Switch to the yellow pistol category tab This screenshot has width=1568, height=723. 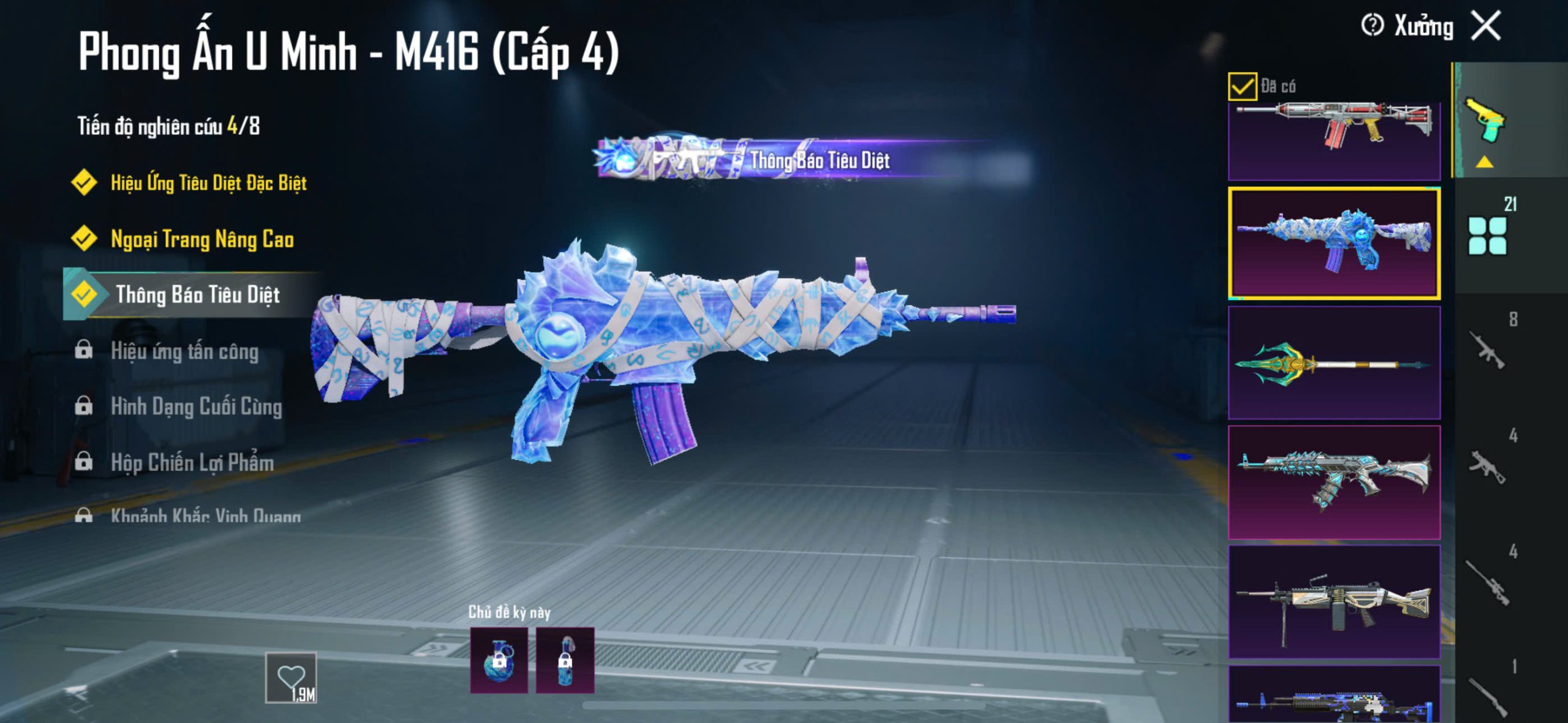[1486, 121]
